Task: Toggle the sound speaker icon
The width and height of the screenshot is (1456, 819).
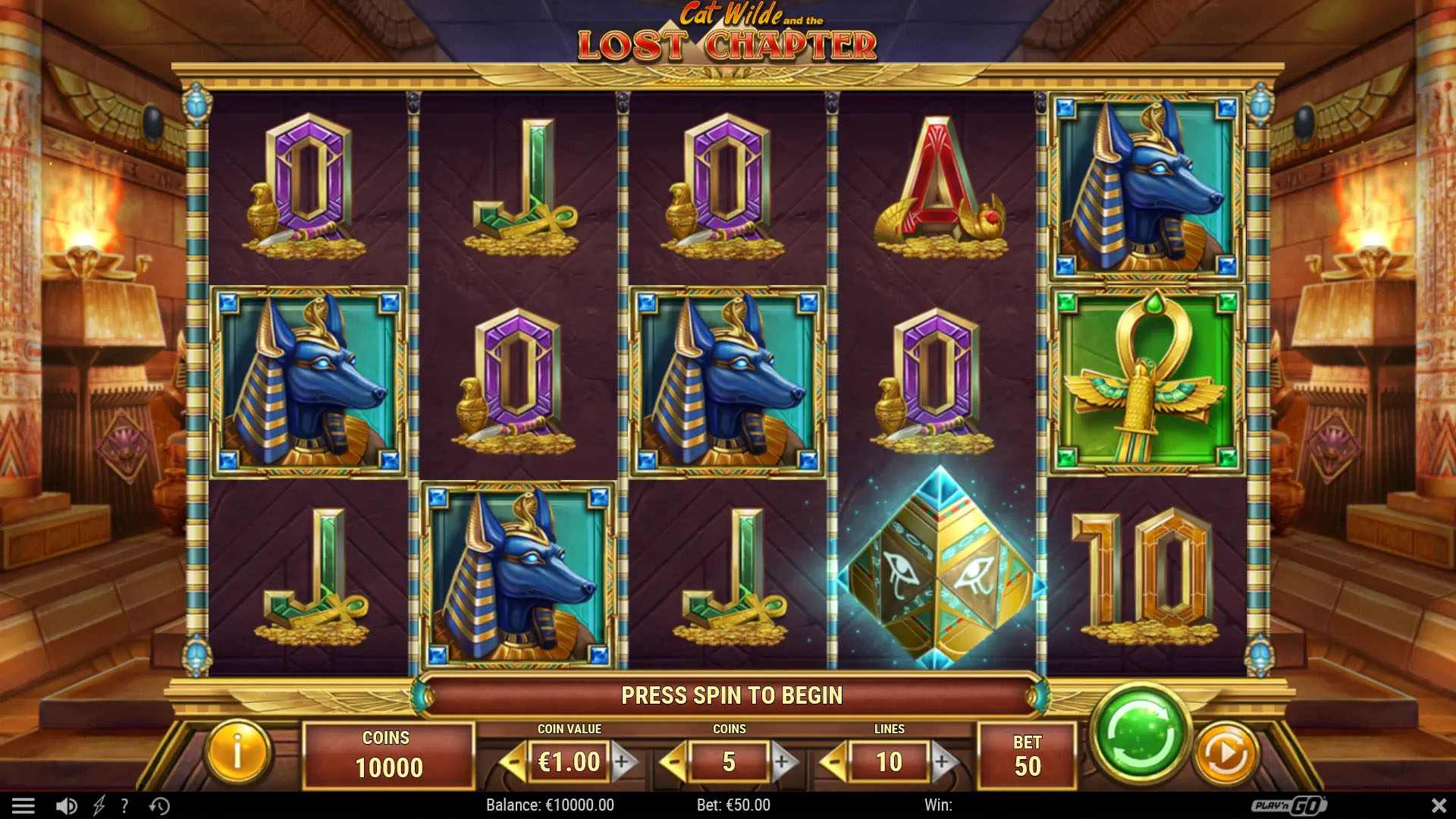Action: tap(67, 805)
